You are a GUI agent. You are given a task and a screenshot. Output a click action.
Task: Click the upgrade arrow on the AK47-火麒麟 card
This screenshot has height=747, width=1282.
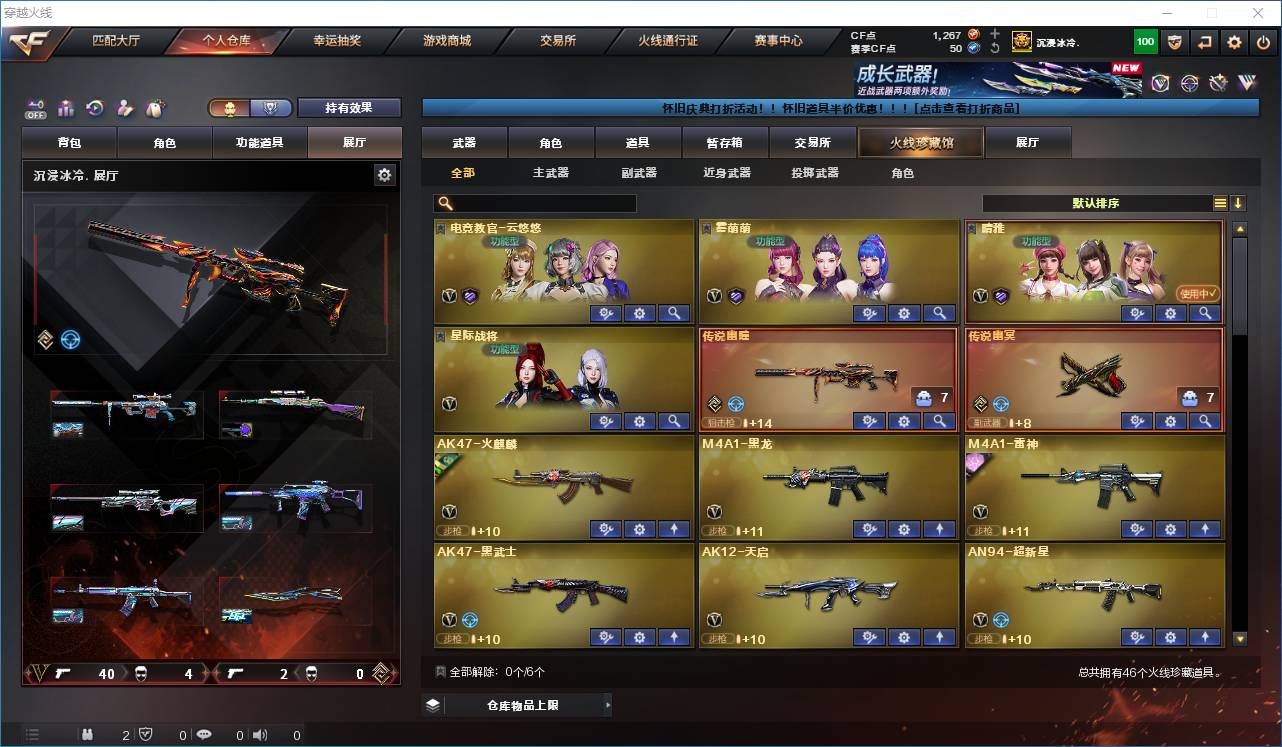coord(674,529)
